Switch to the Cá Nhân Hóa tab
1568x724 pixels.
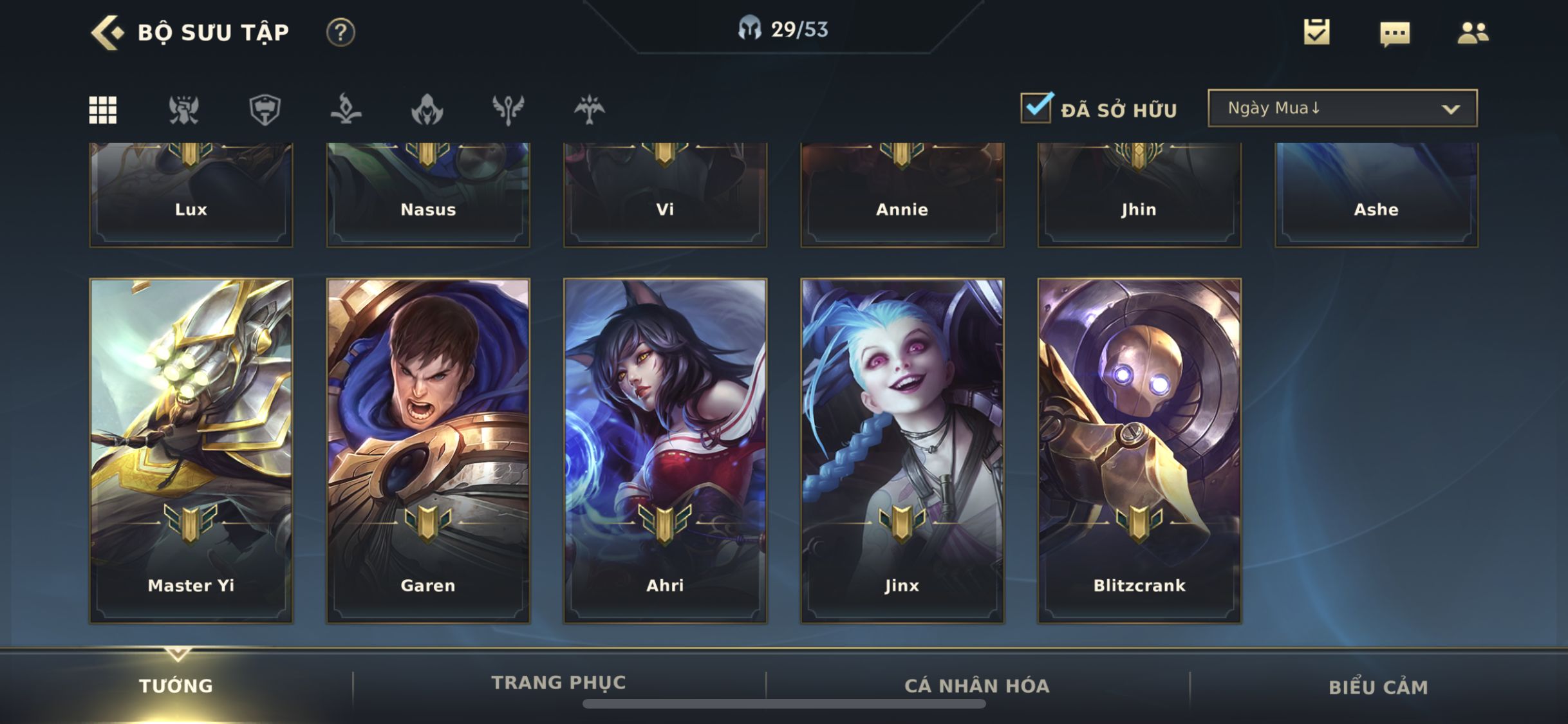click(977, 686)
